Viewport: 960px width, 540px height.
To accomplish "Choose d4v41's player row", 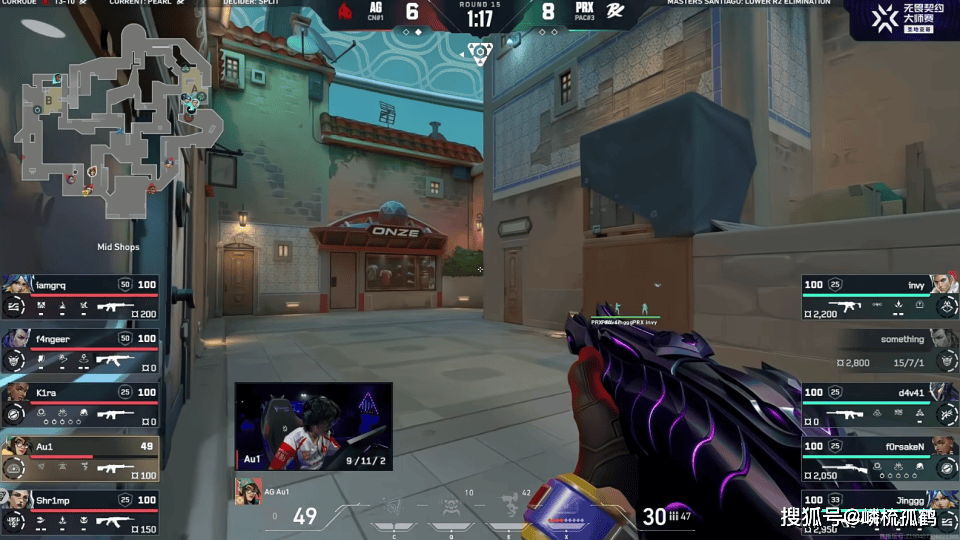I will click(878, 404).
